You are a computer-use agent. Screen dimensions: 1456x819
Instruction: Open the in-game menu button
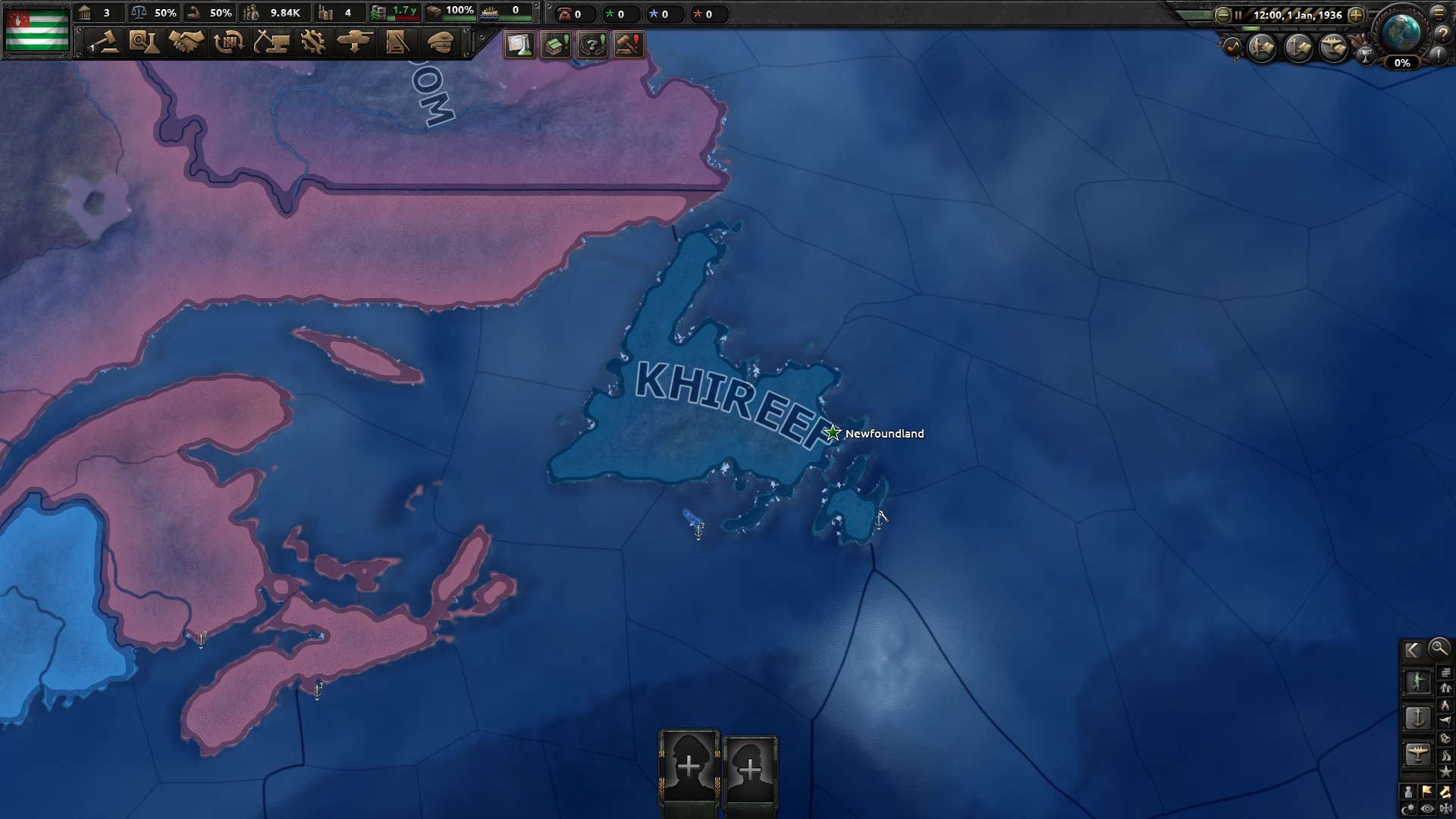click(x=1439, y=15)
